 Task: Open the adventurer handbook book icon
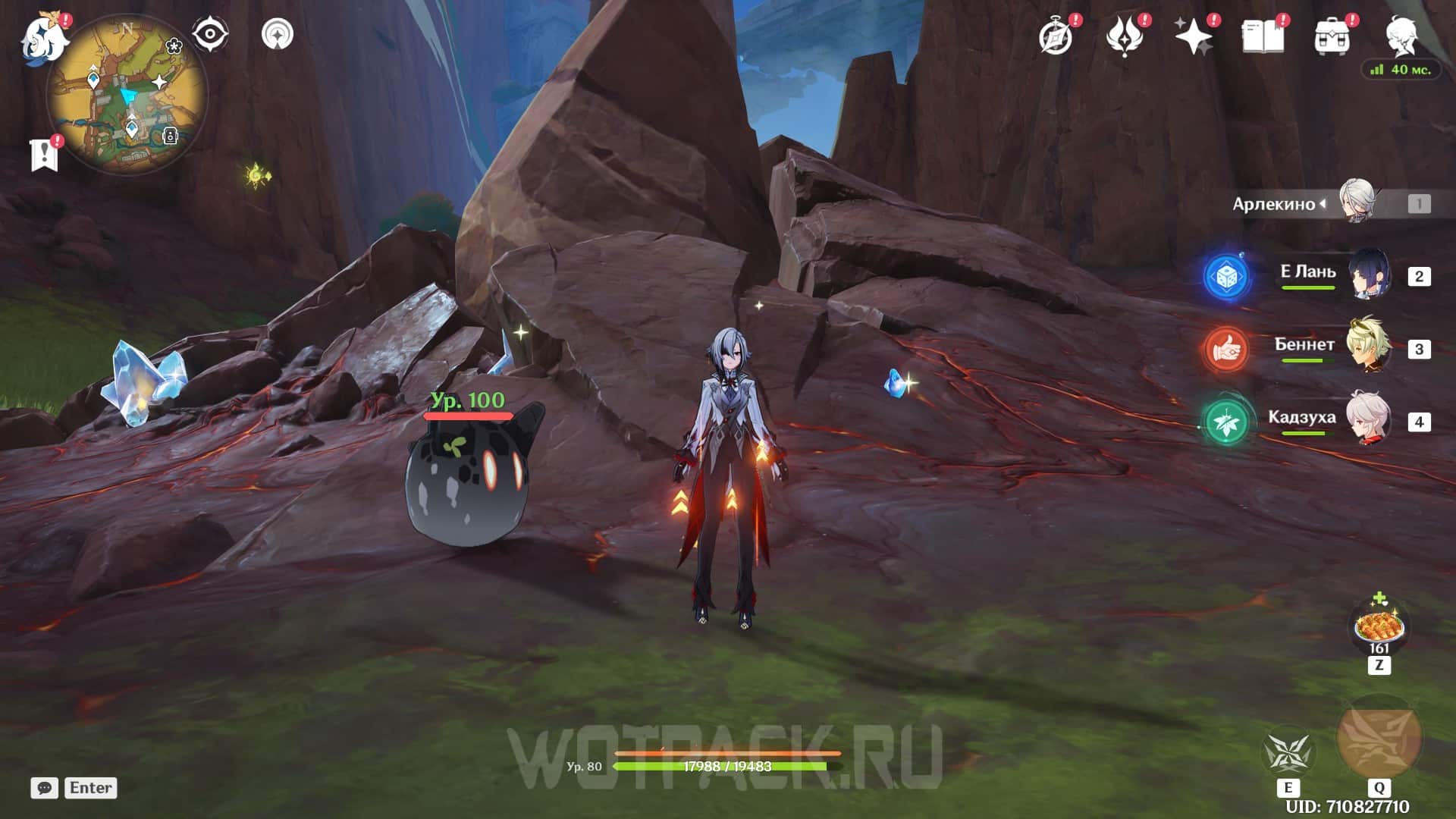tap(1263, 36)
